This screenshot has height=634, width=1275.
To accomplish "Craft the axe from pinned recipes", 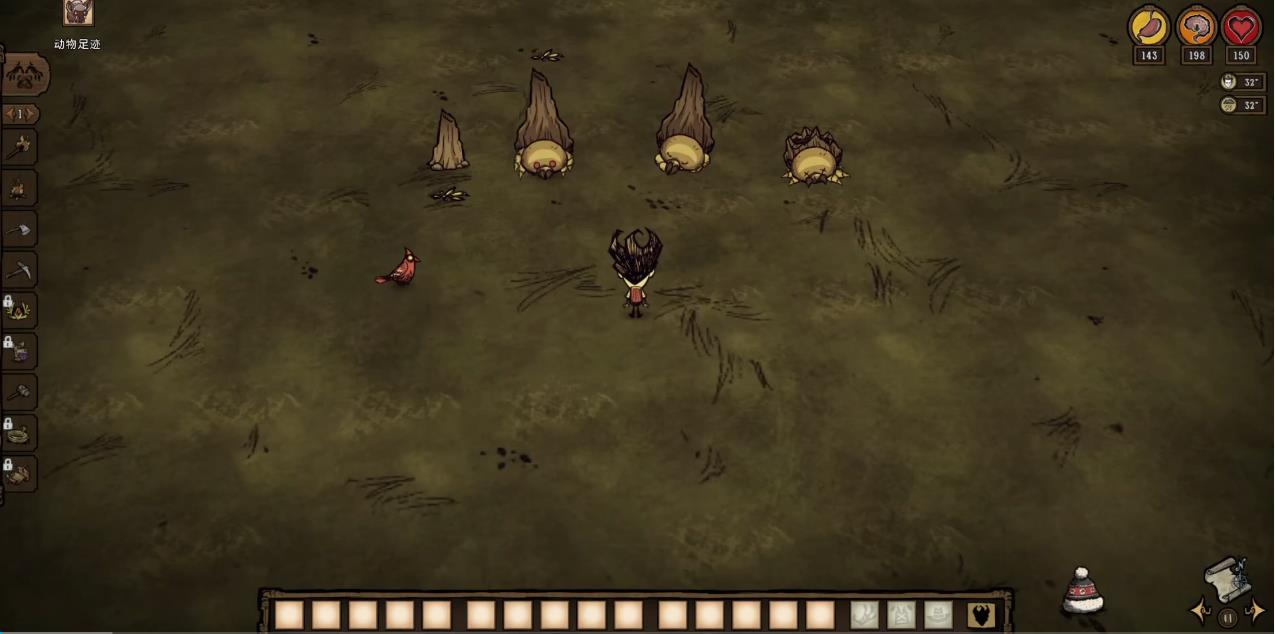I will click(x=19, y=229).
